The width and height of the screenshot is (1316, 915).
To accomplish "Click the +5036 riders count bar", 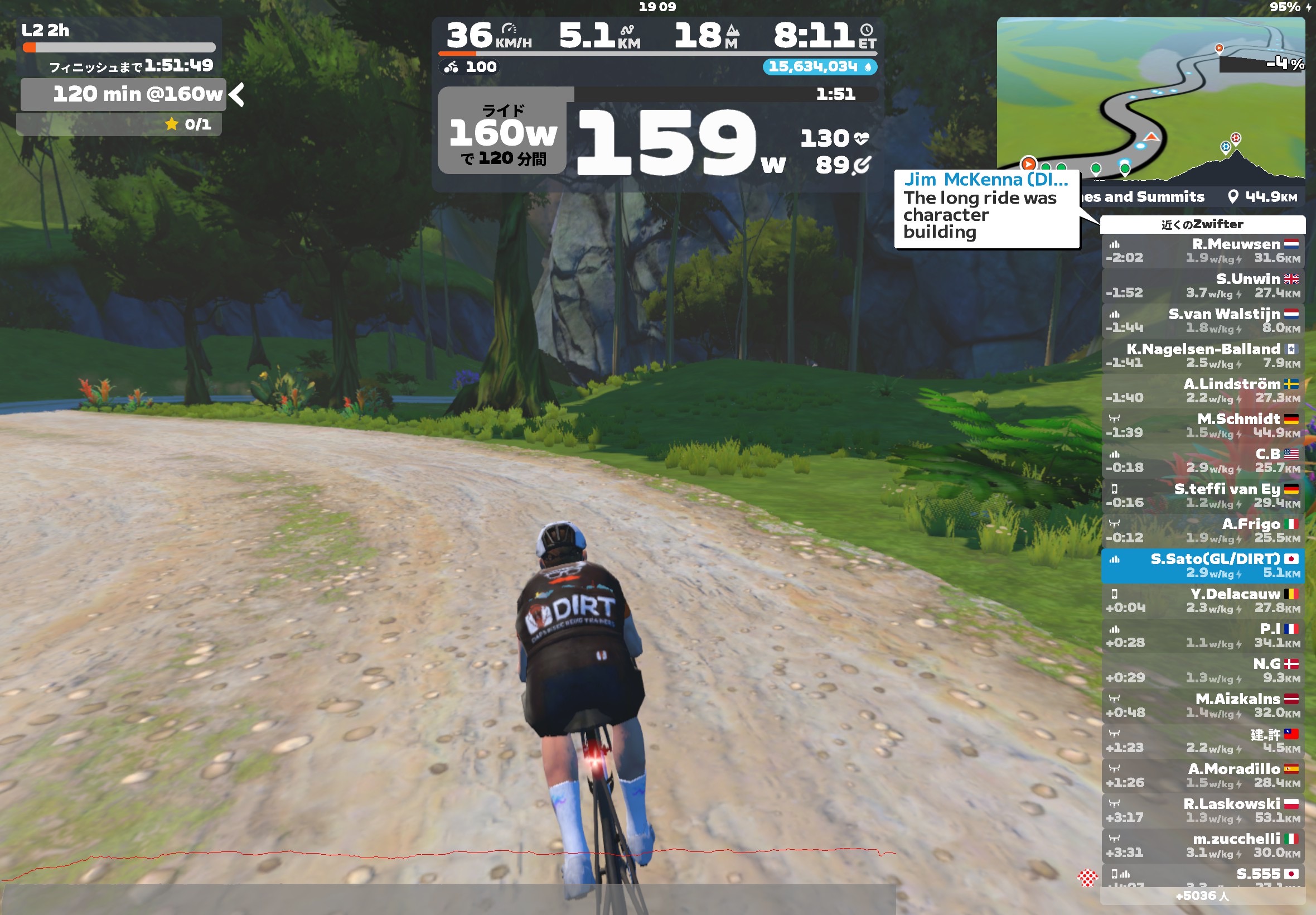I will pos(1203,896).
